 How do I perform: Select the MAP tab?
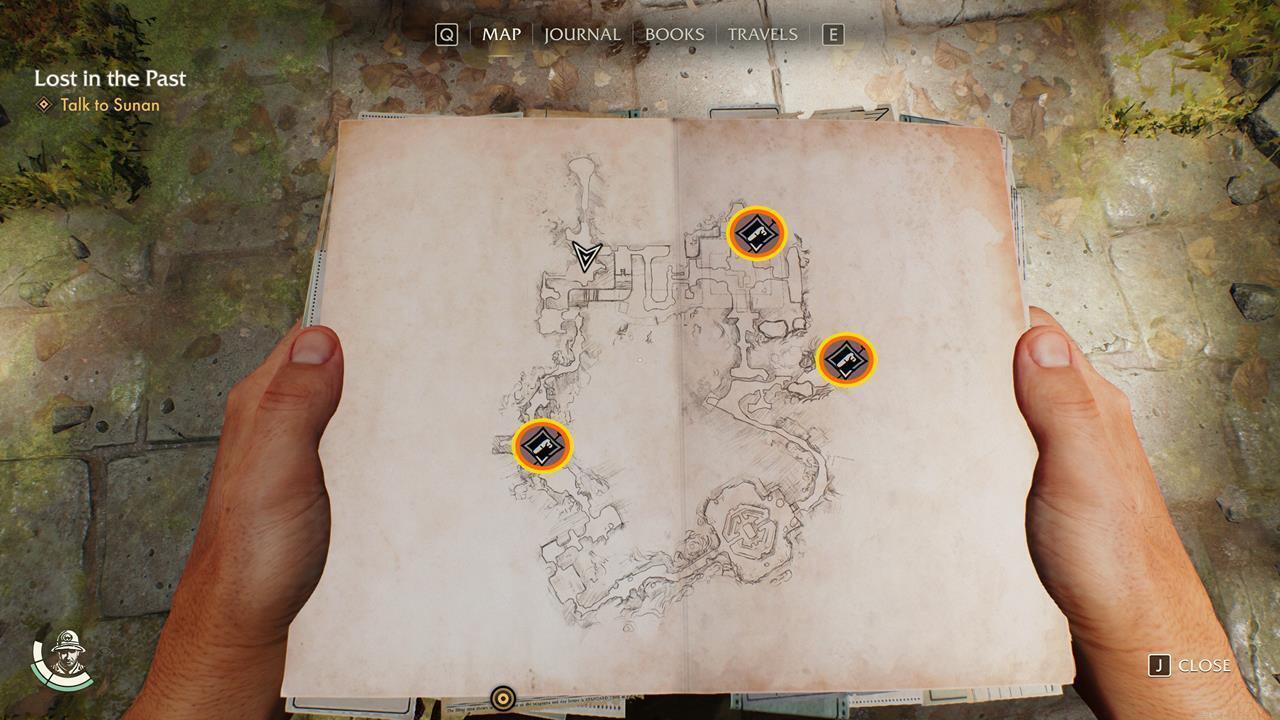503,33
